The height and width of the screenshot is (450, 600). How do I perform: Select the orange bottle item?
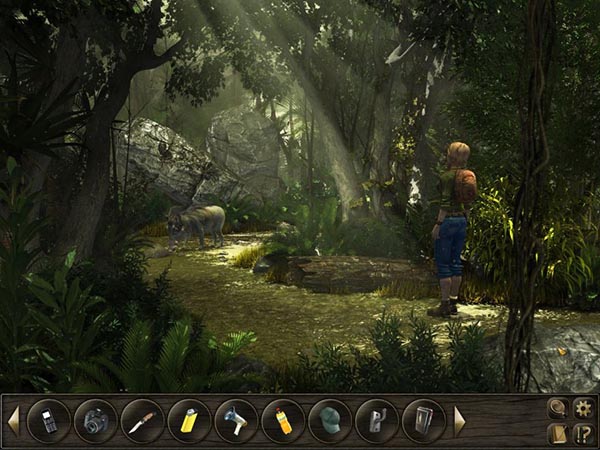click(283, 421)
